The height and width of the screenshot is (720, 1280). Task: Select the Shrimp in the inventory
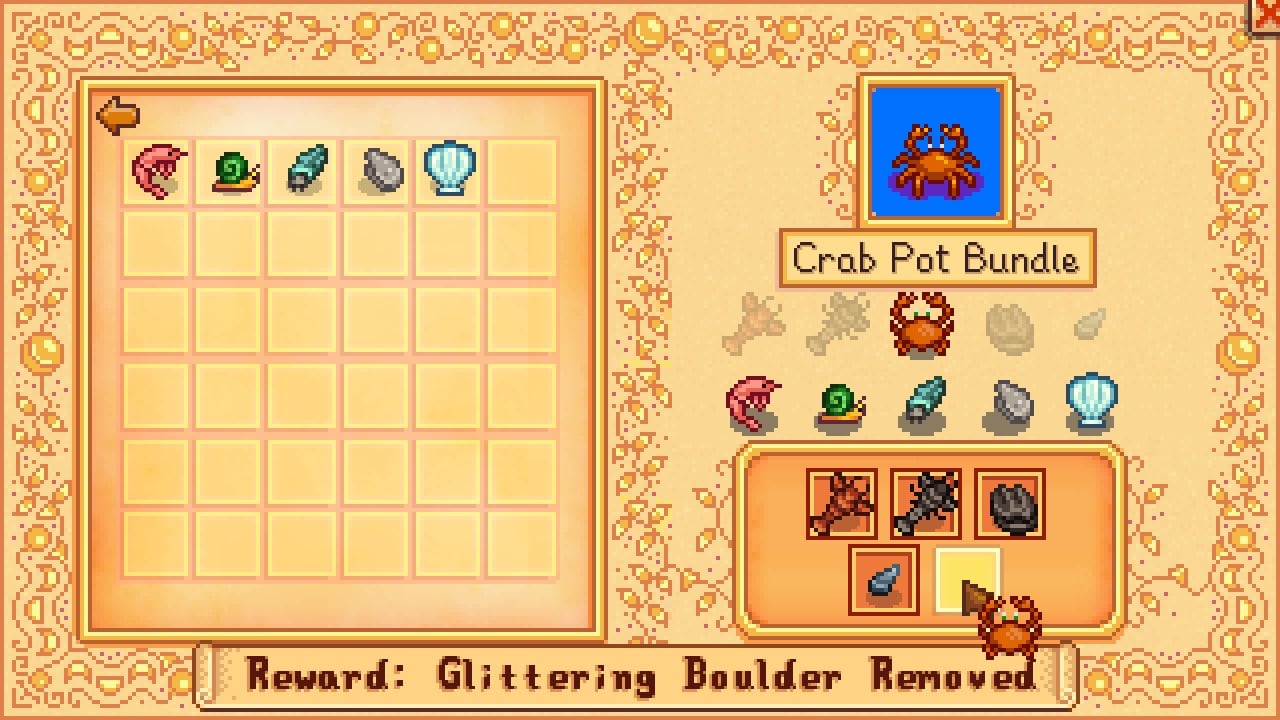[156, 168]
